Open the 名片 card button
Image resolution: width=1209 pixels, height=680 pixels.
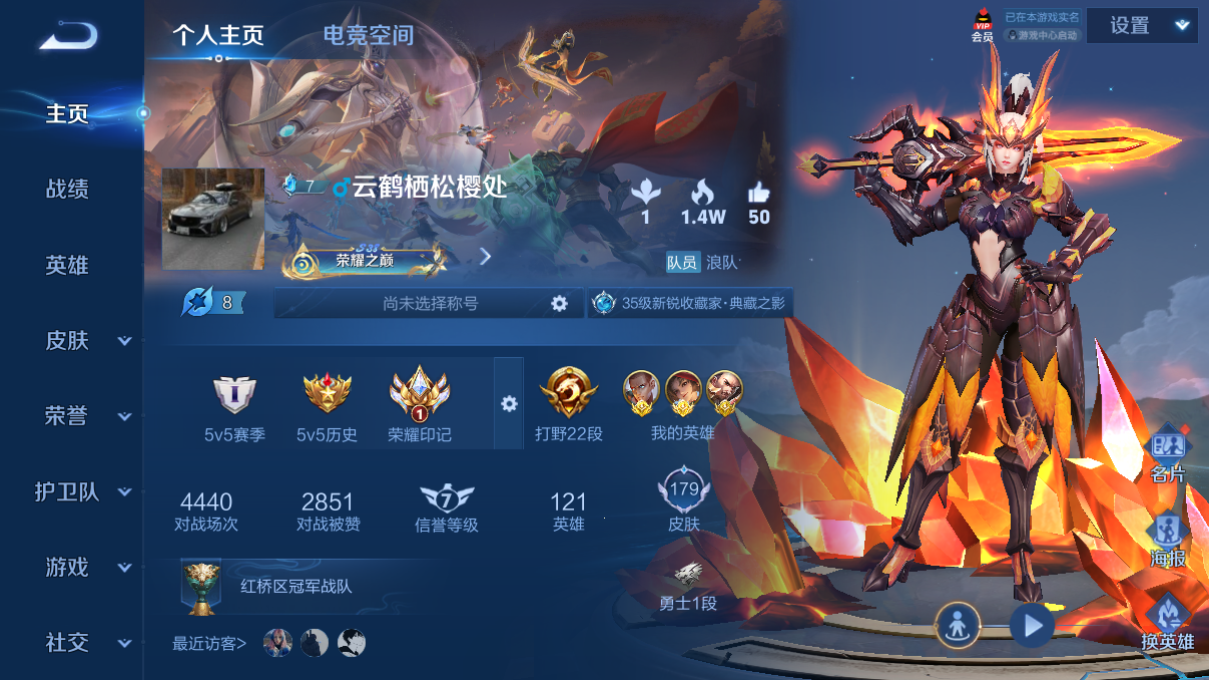[1167, 455]
